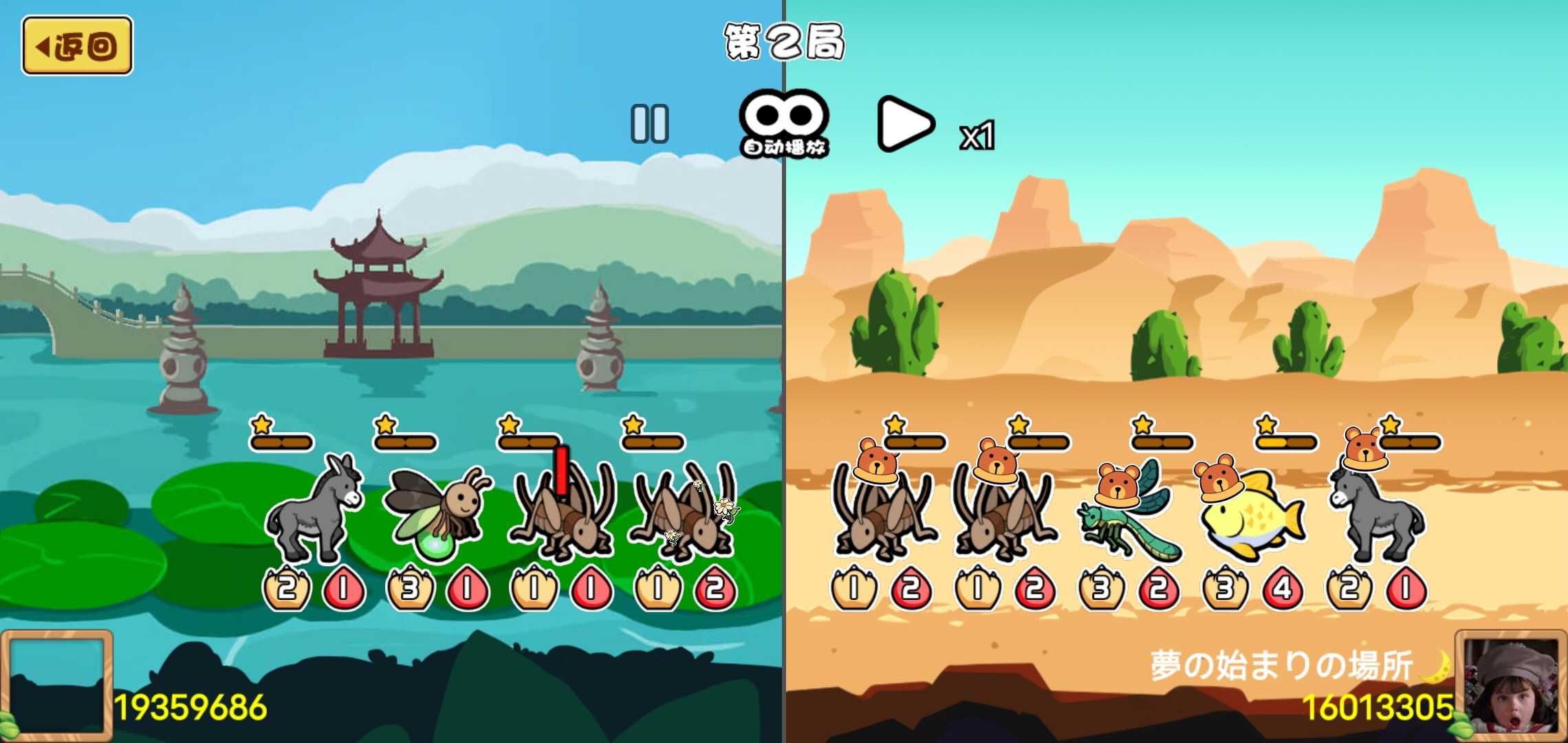The image size is (1568, 743).
Task: Toggle the 自动播放 auto-play button
Action: pos(784,124)
